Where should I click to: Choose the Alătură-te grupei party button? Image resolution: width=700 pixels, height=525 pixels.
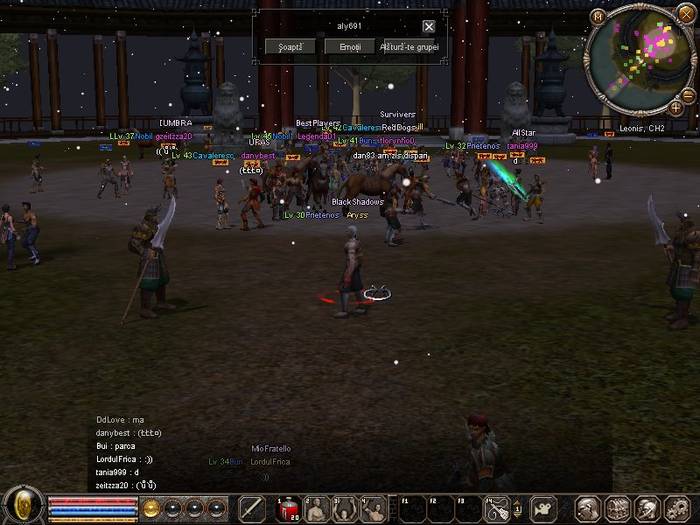coord(411,46)
